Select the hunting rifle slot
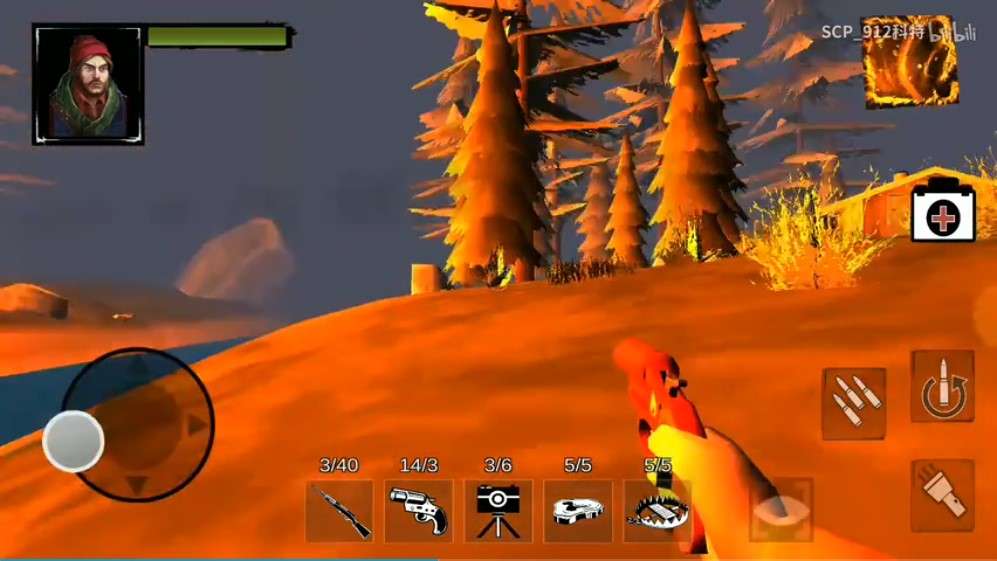997x561 pixels. (339, 511)
